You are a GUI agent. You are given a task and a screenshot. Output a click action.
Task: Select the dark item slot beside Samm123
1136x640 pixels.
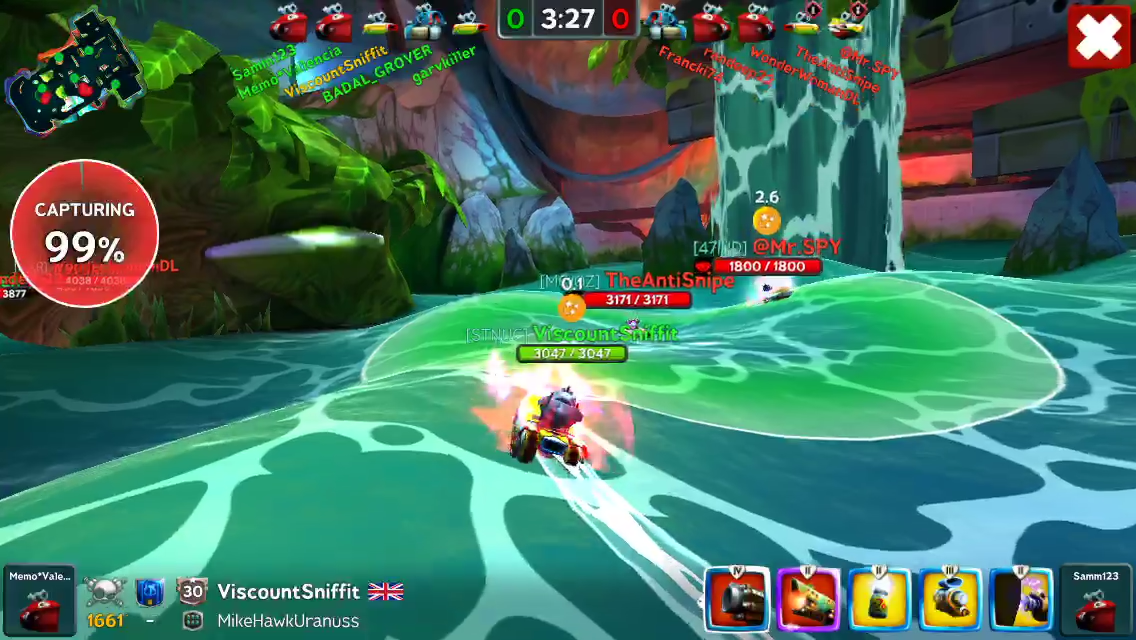(x=1020, y=600)
